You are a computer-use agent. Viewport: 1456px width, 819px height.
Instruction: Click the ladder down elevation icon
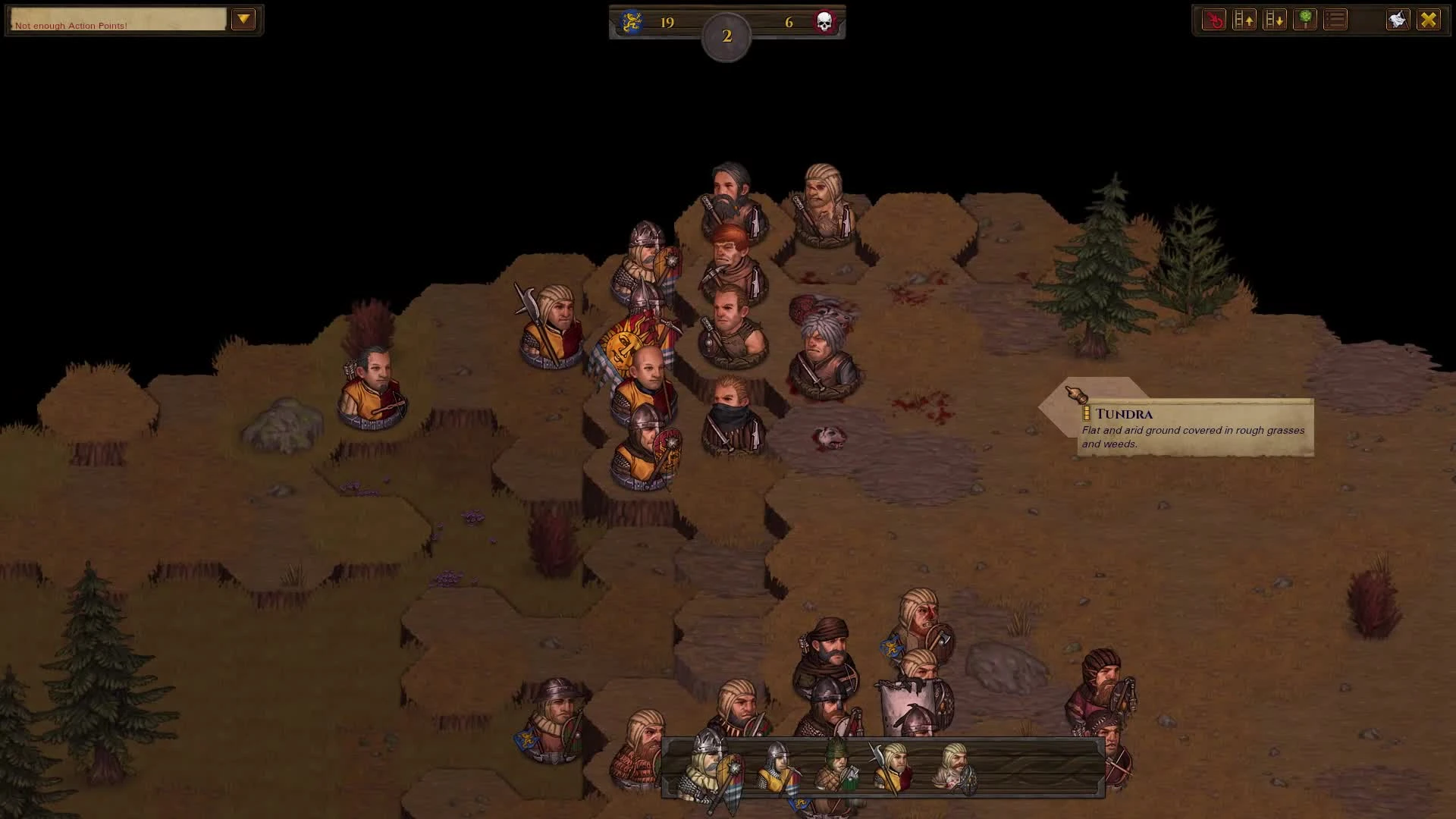pyautogui.click(x=1275, y=20)
